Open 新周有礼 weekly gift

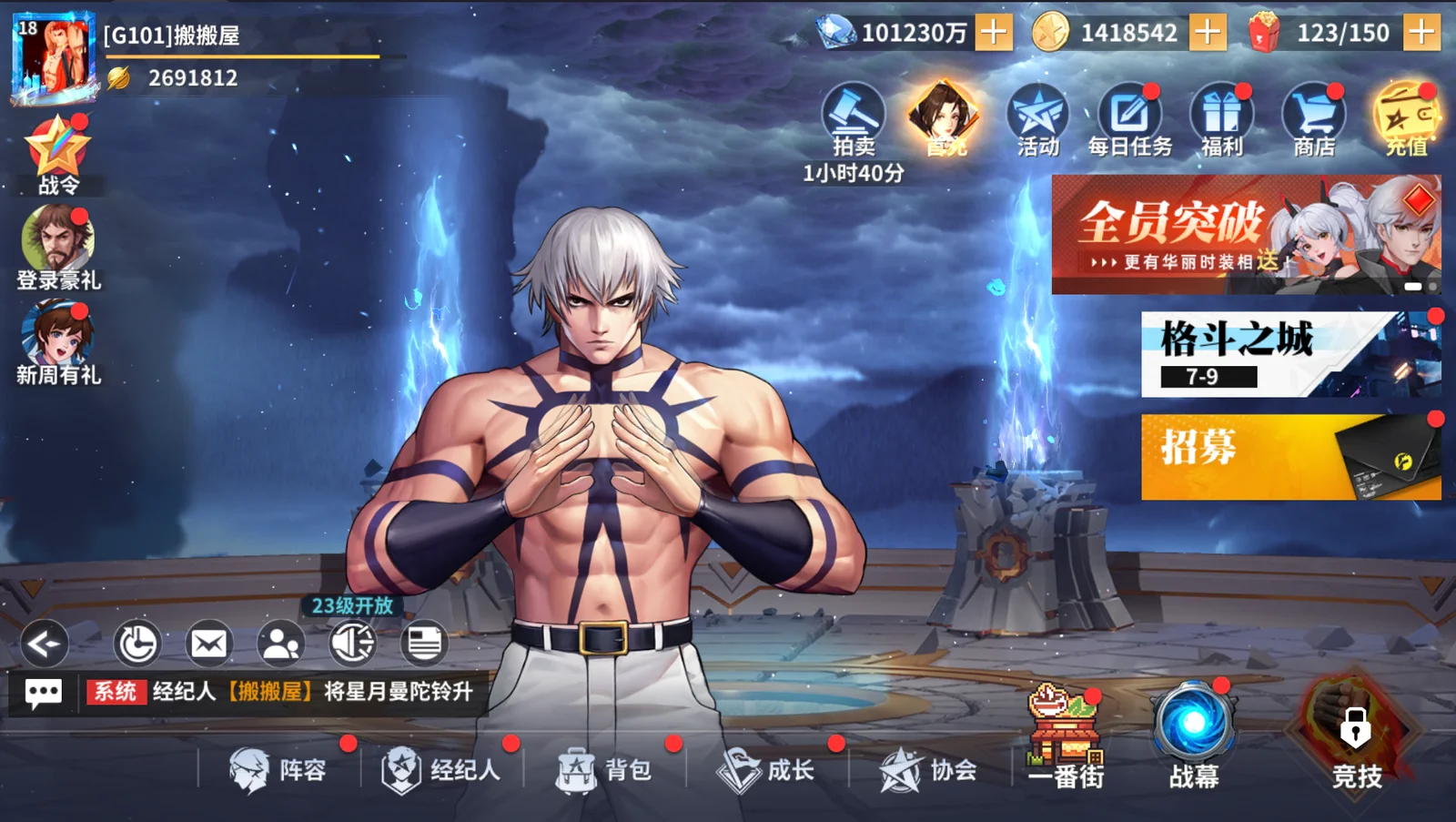pos(58,339)
